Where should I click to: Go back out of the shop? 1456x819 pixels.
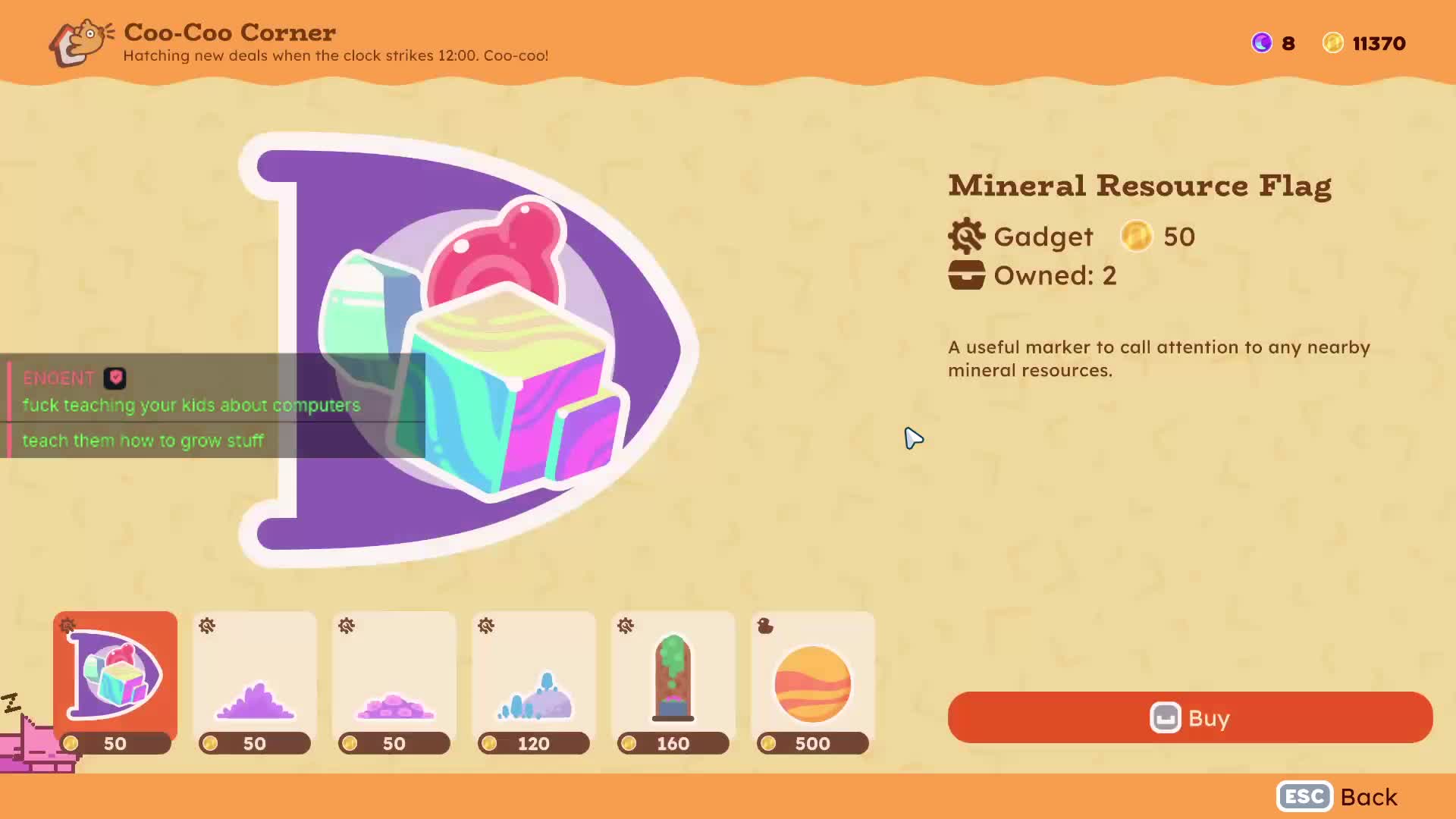[1338, 797]
